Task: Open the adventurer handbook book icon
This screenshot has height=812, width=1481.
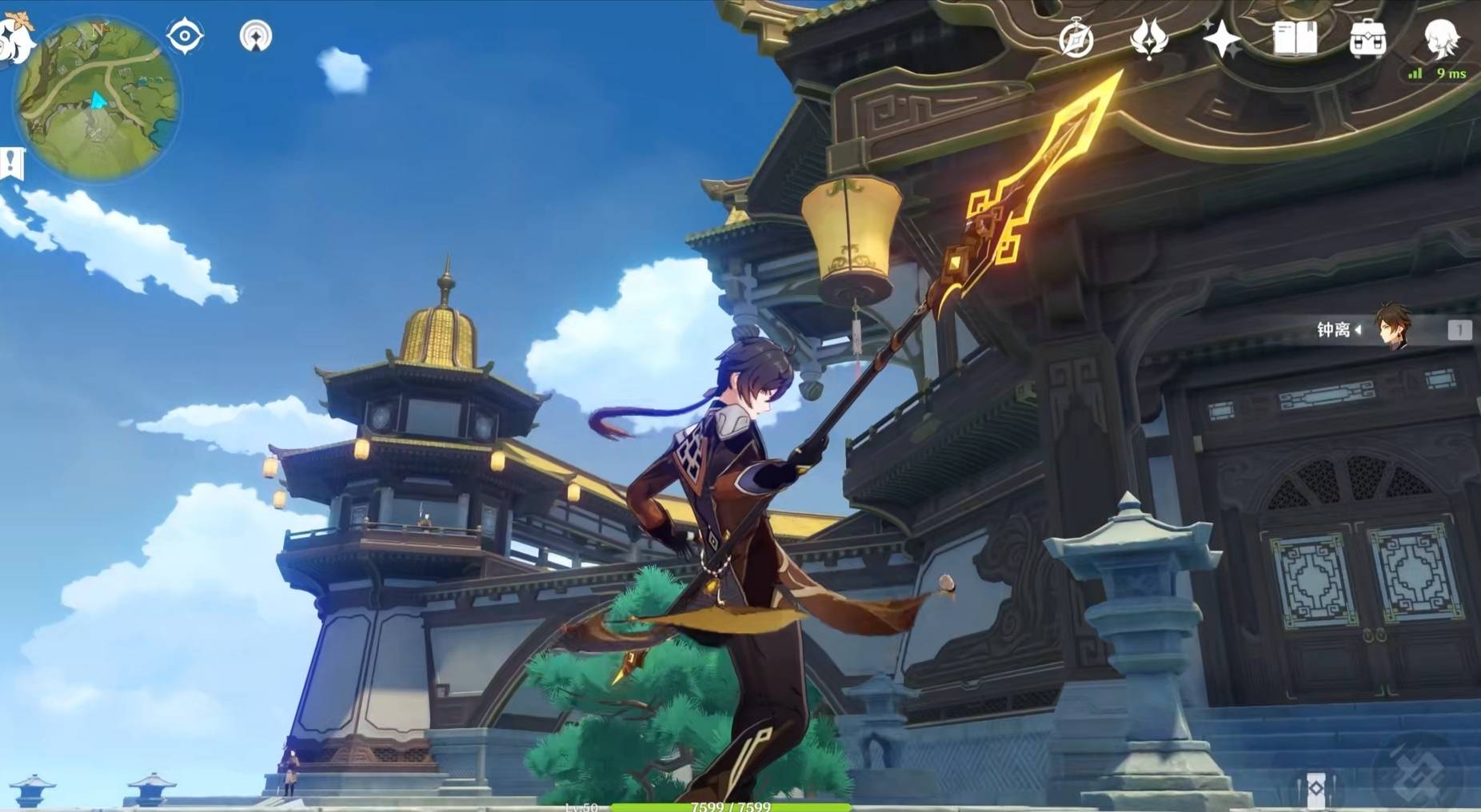Action: point(1295,38)
